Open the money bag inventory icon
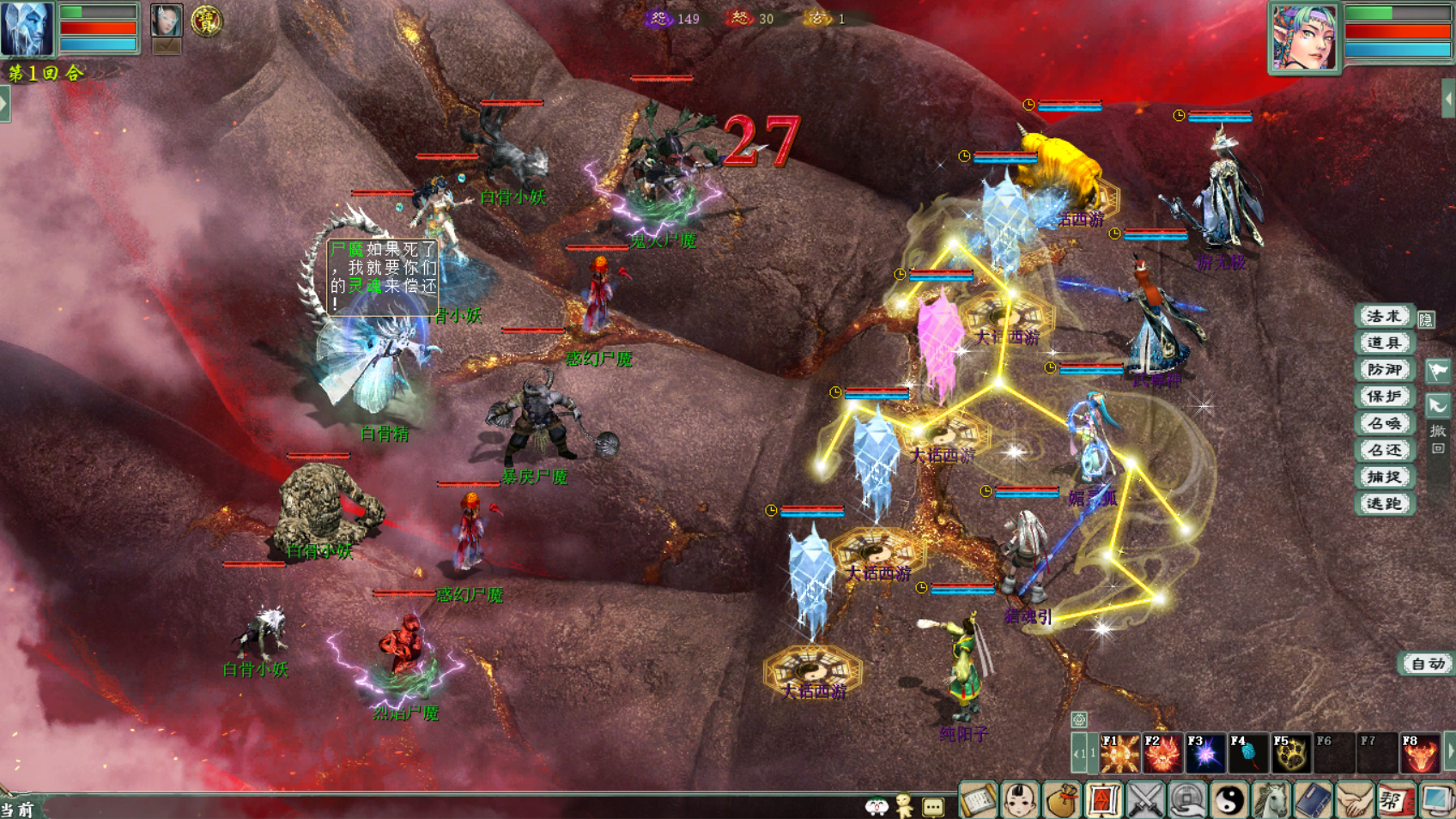Image resolution: width=1456 pixels, height=819 pixels. (1061, 801)
